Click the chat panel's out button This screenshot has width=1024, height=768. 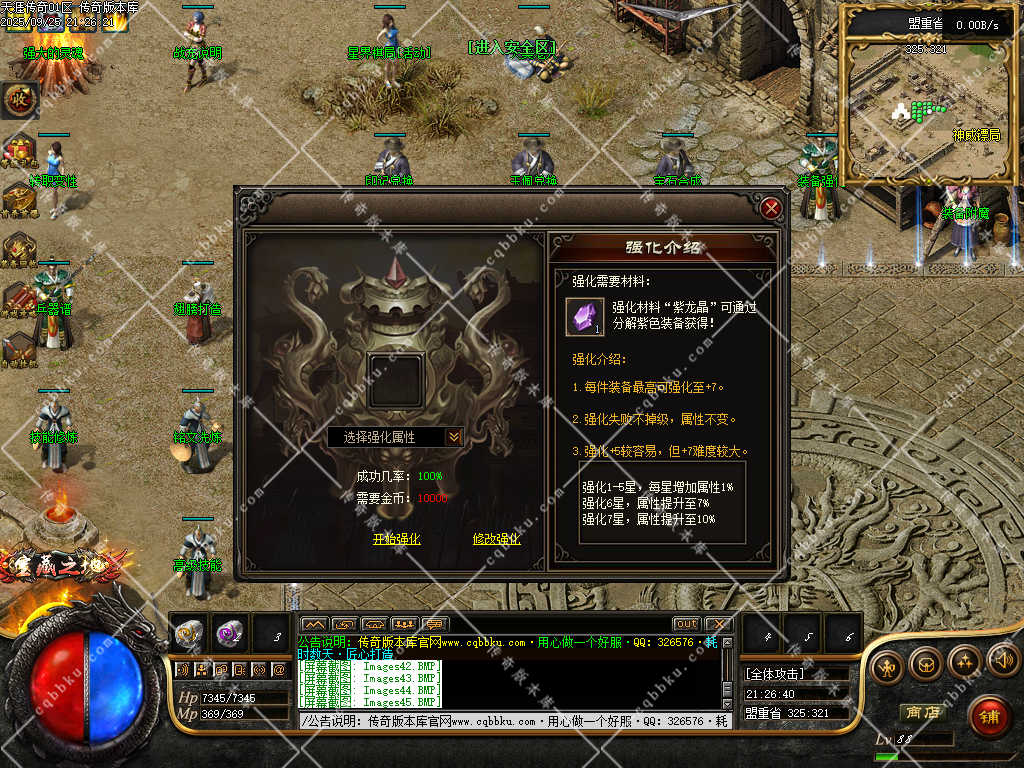click(x=686, y=625)
